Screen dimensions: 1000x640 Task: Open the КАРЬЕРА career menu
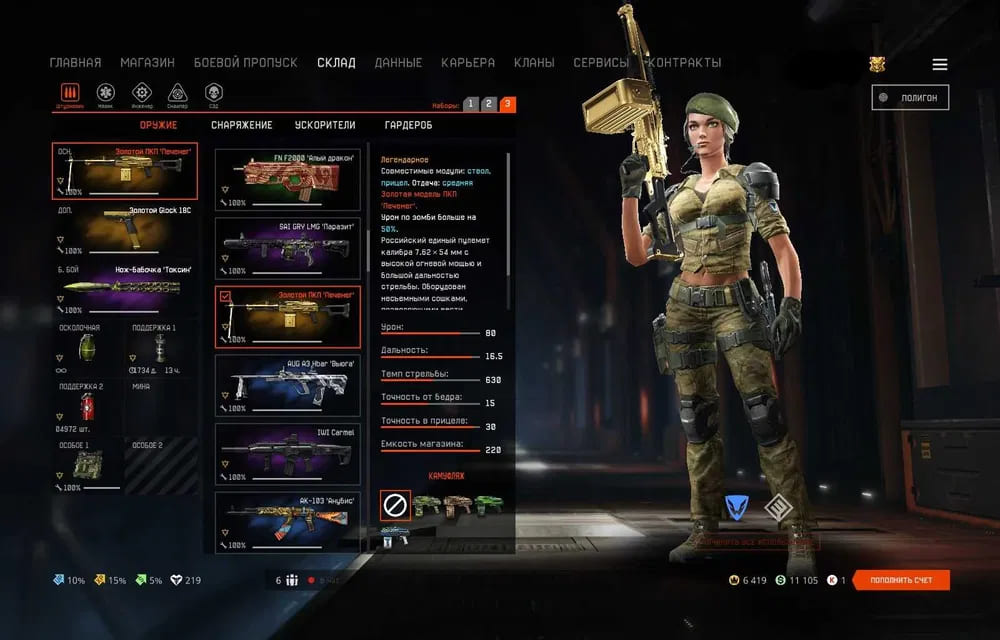click(467, 62)
